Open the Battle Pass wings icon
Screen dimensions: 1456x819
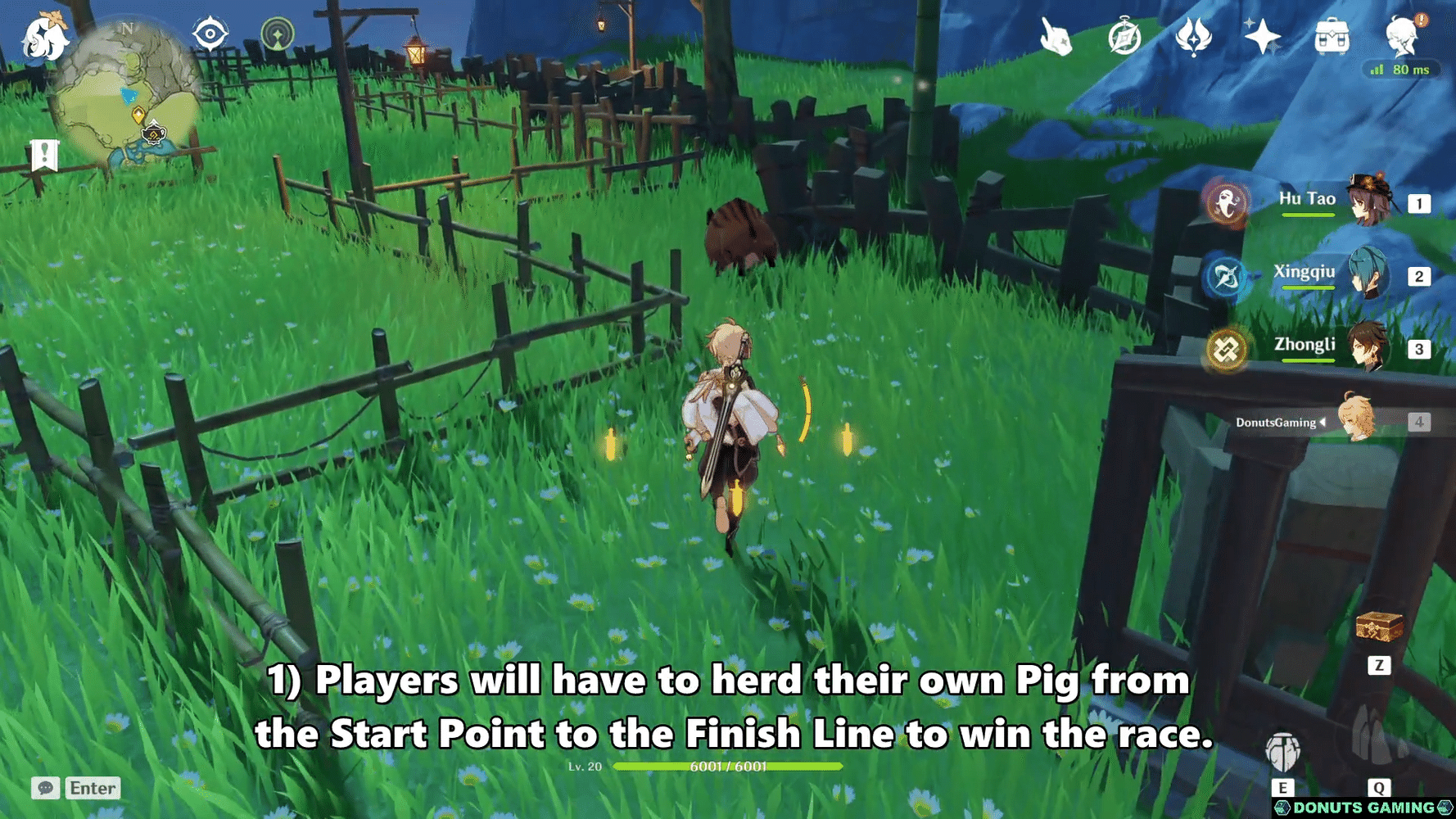[1192, 36]
